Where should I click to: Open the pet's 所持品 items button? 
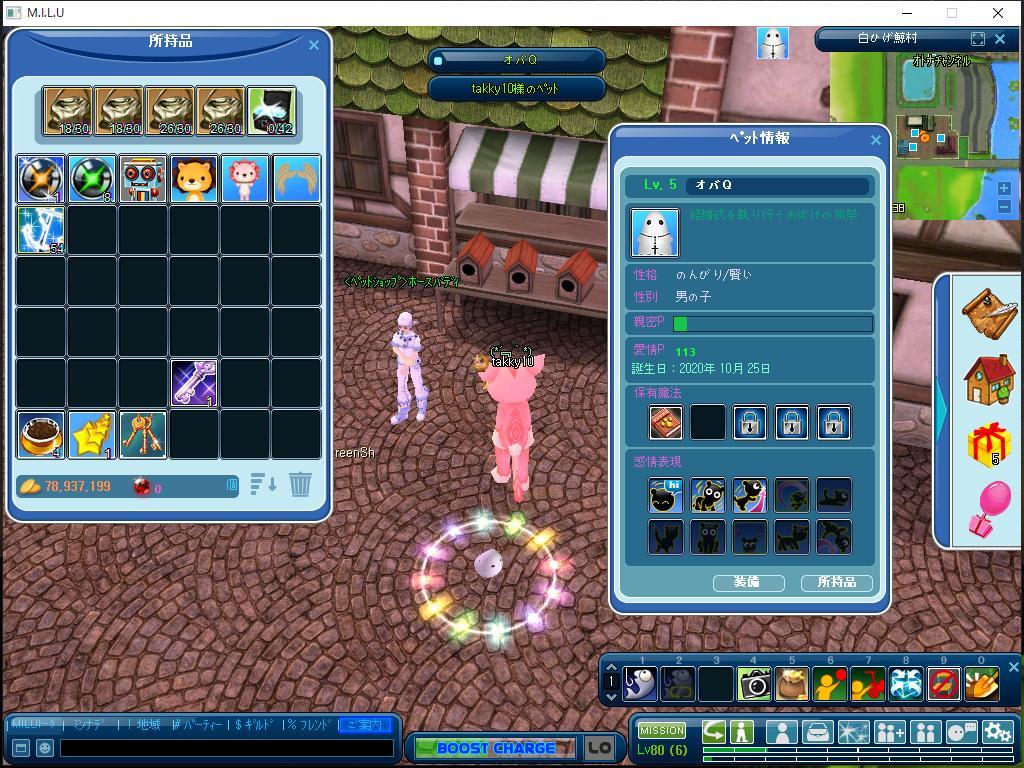click(x=836, y=582)
